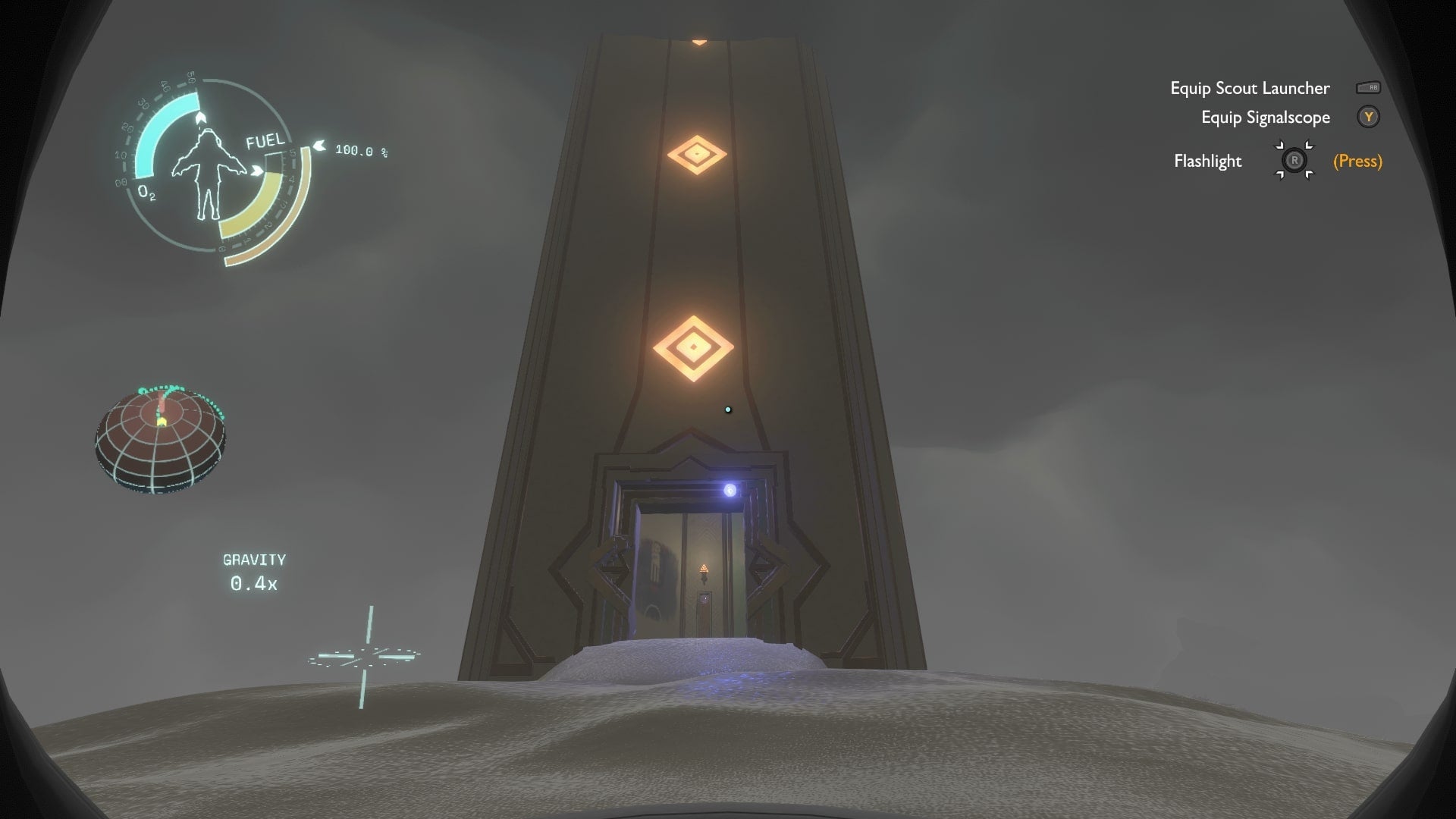Click the large glowing diamond symbol on the tower
This screenshot has height=819, width=1456.
point(694,347)
